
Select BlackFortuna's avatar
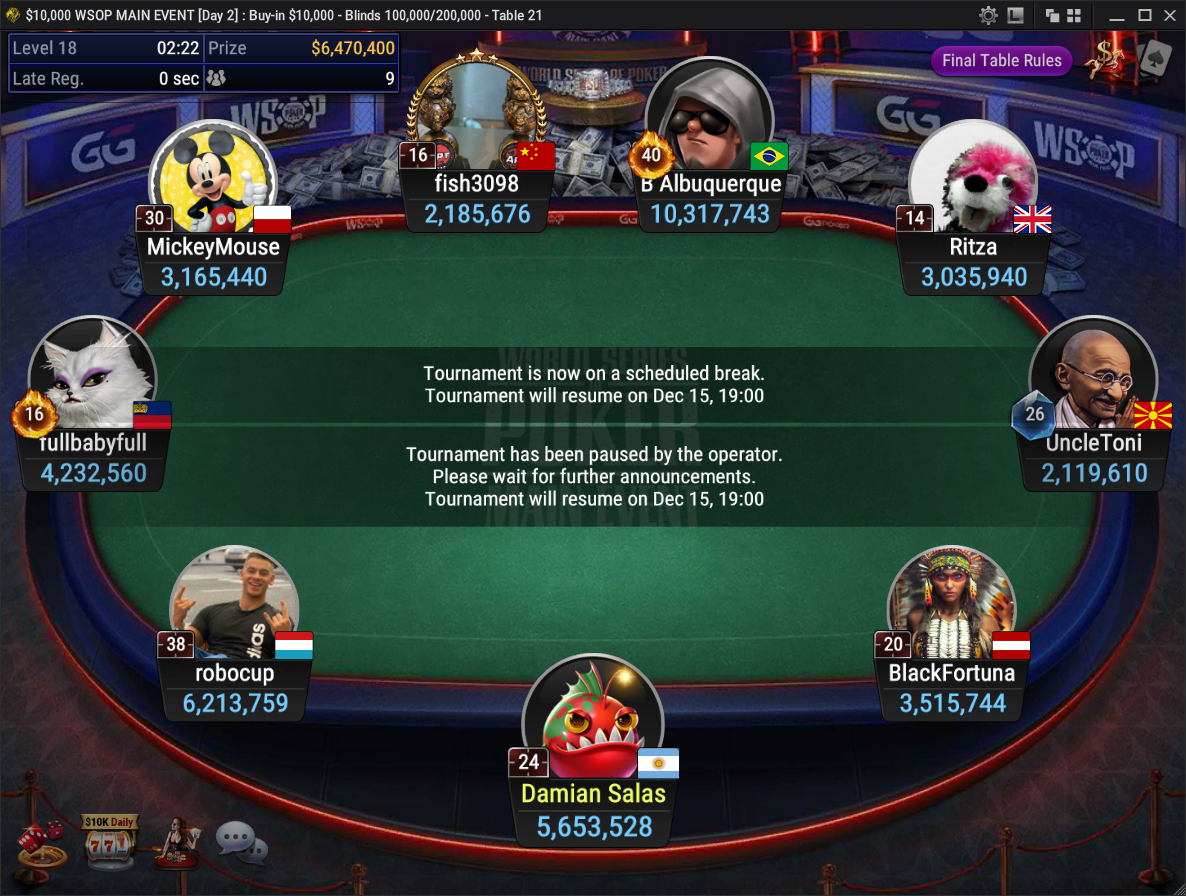click(950, 606)
